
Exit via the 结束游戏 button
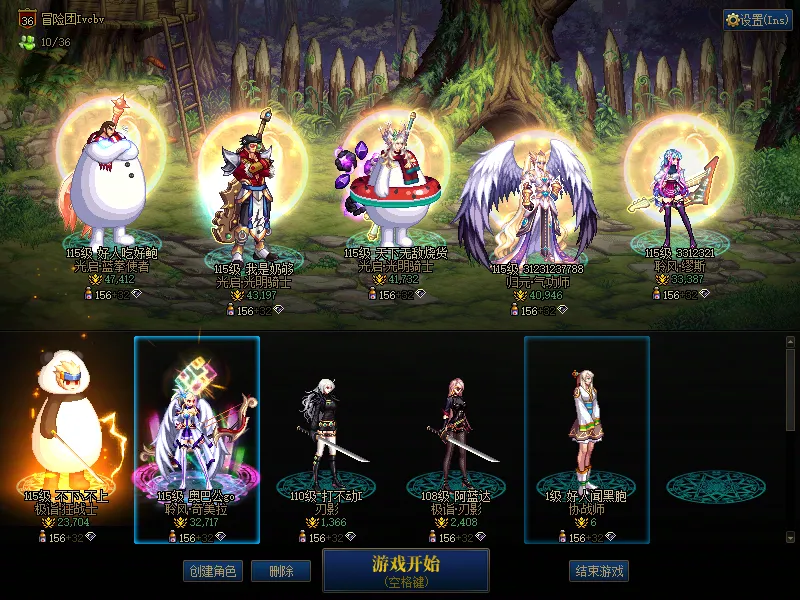click(x=599, y=571)
